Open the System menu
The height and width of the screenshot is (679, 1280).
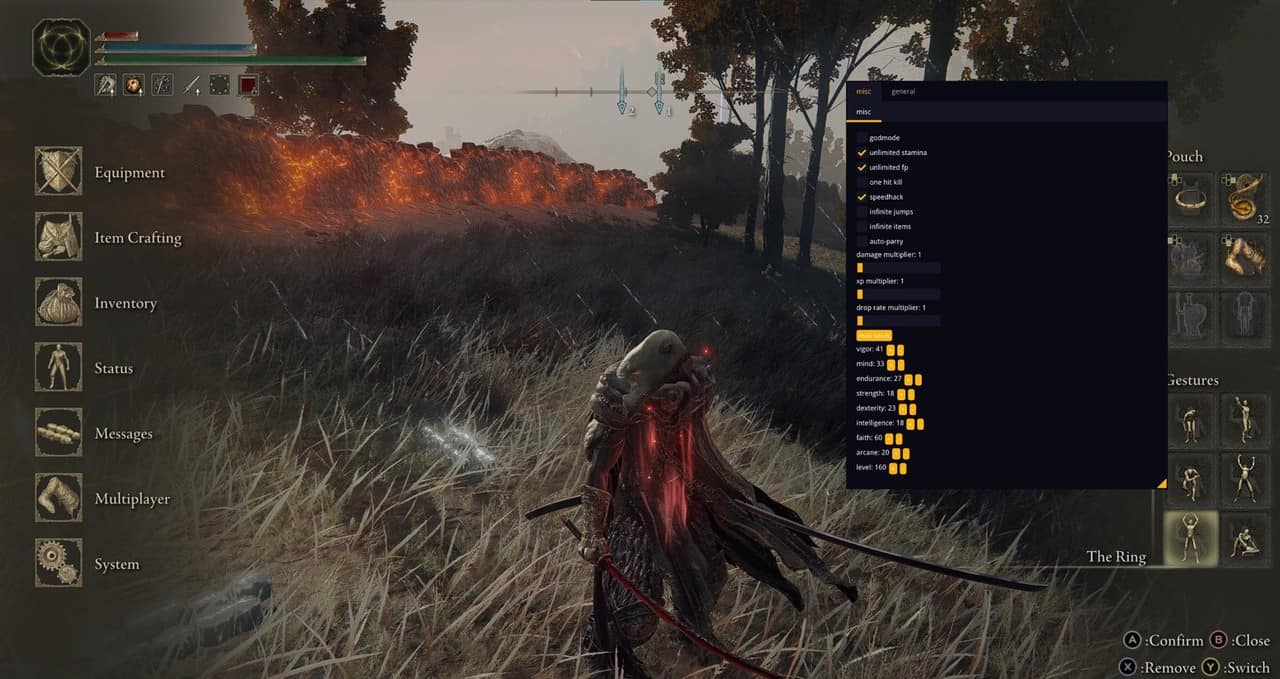pyautogui.click(x=60, y=564)
